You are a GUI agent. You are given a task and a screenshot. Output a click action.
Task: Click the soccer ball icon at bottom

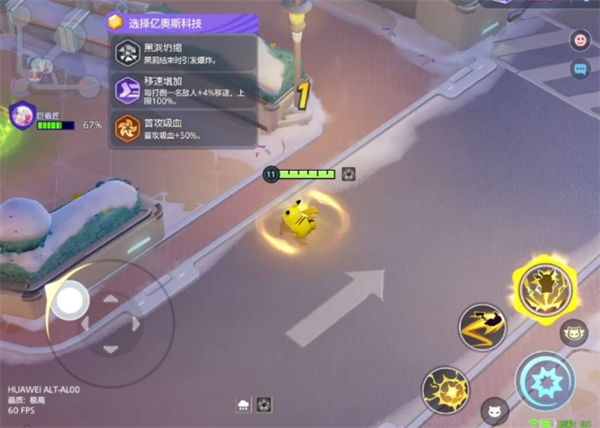[x=264, y=405]
